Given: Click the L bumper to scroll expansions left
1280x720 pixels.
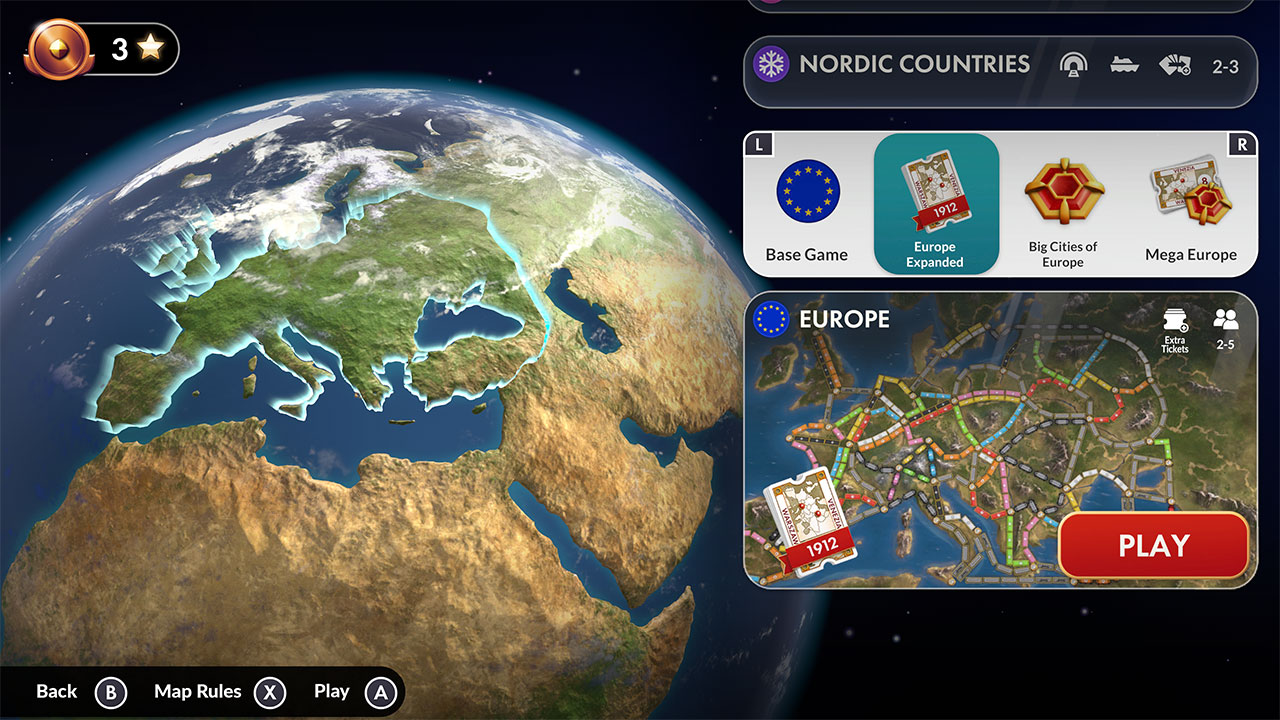Looking at the screenshot, I should click(760, 143).
